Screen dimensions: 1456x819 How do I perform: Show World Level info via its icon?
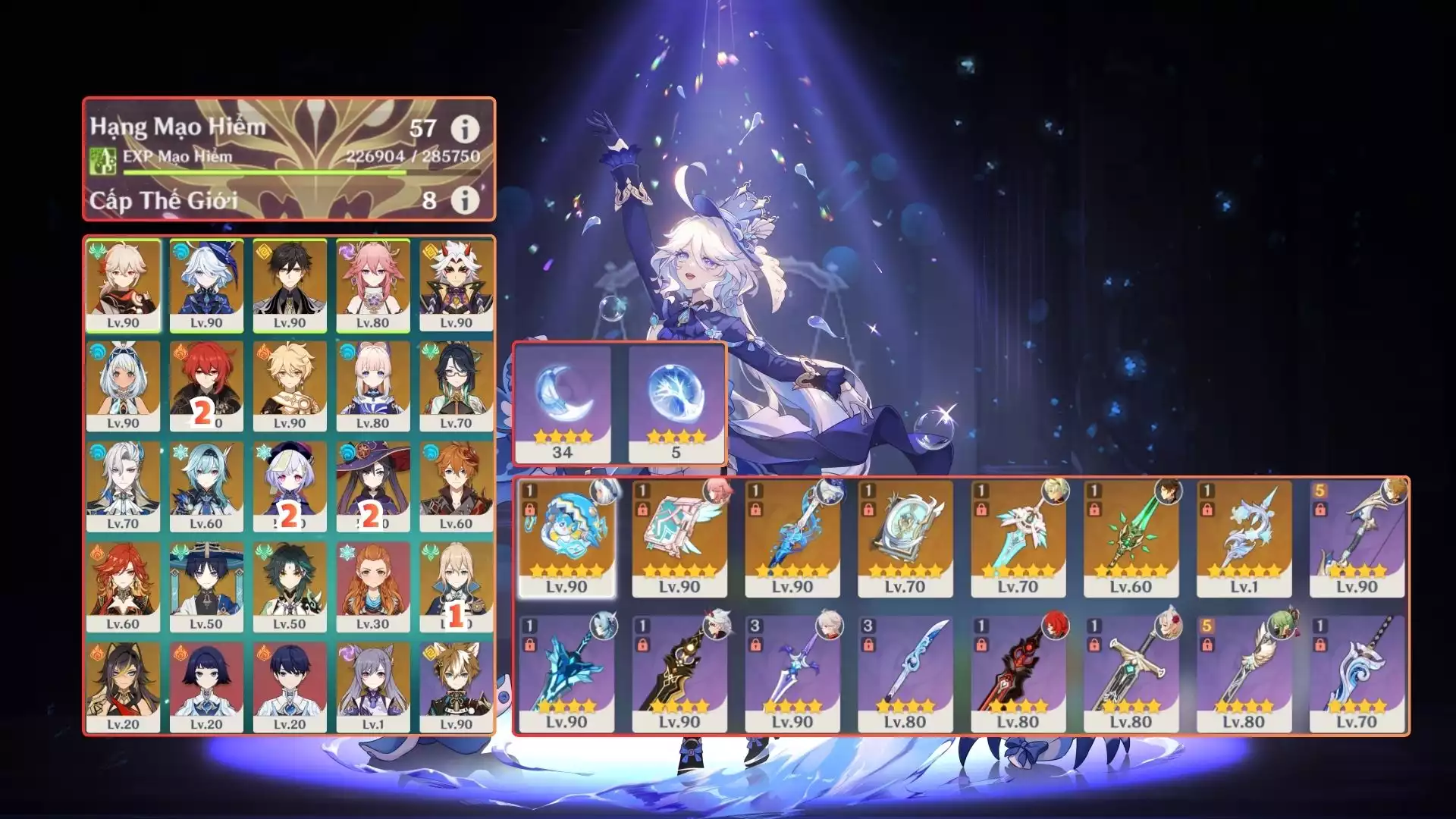coord(465,200)
